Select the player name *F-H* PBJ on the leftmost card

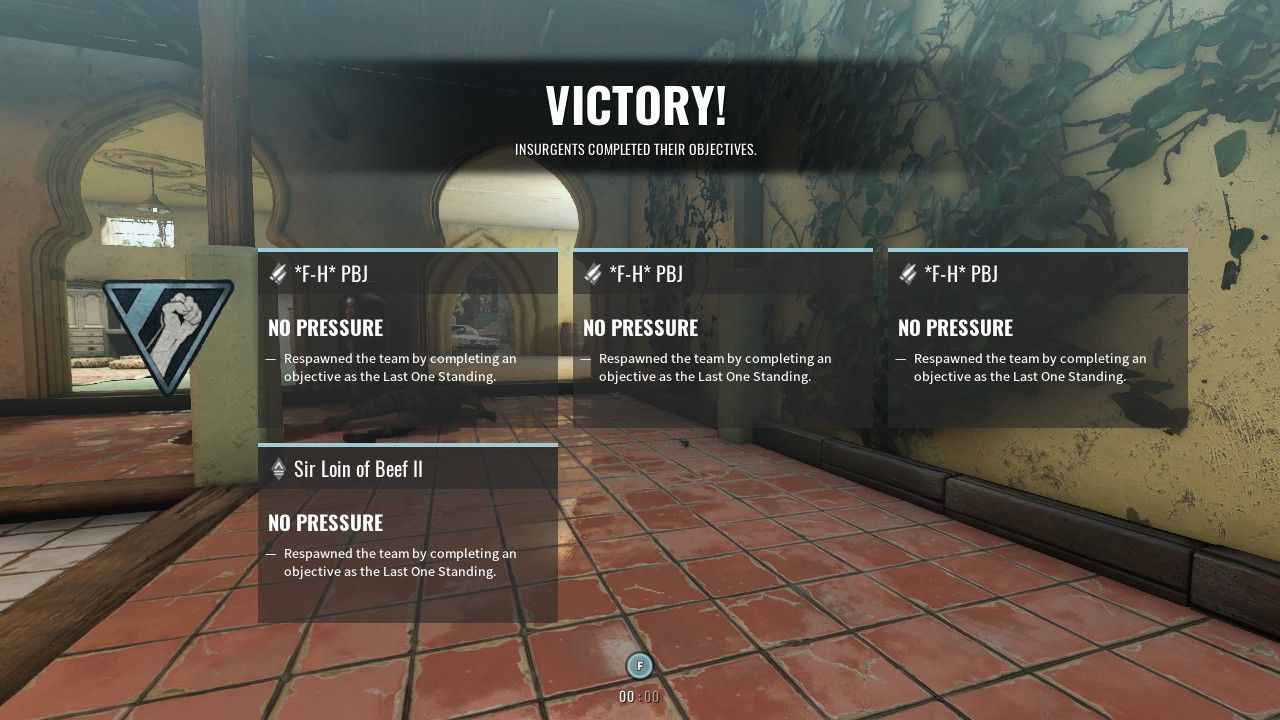coord(330,272)
